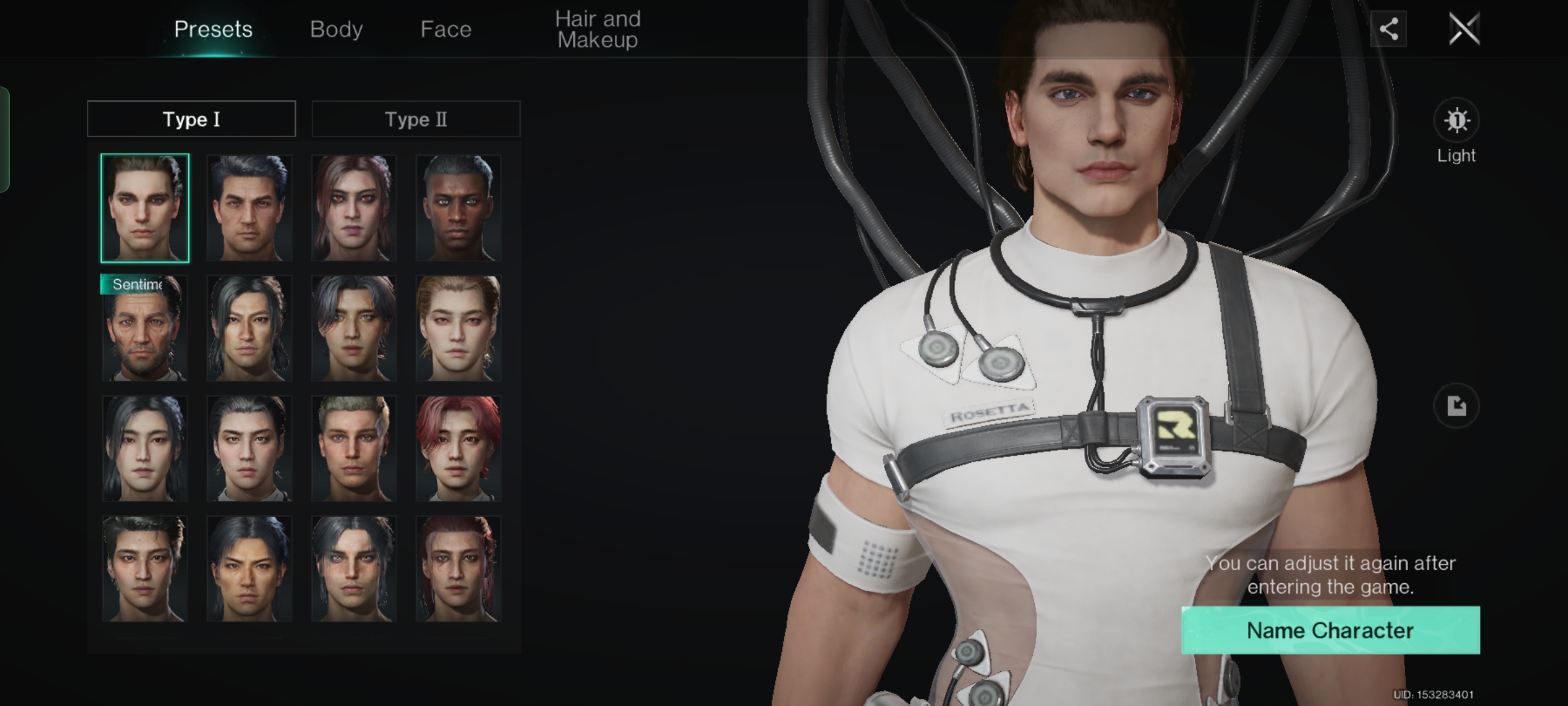Switch to the Body tab
The image size is (1568, 706).
click(x=336, y=29)
